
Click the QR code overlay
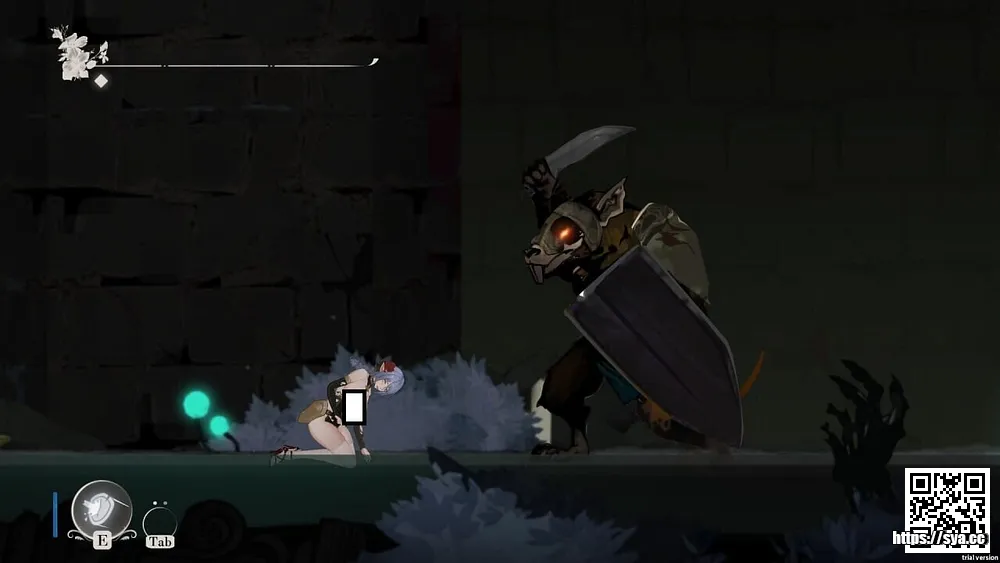pyautogui.click(x=946, y=503)
